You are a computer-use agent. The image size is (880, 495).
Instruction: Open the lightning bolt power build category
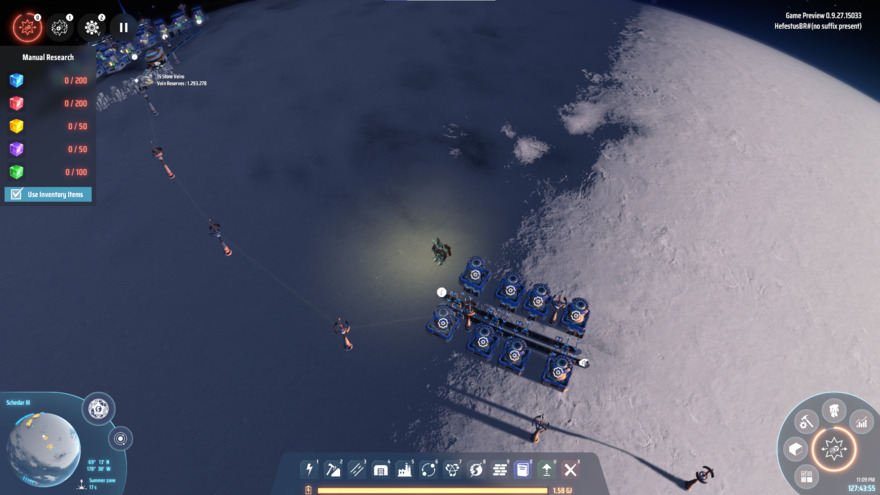click(309, 469)
